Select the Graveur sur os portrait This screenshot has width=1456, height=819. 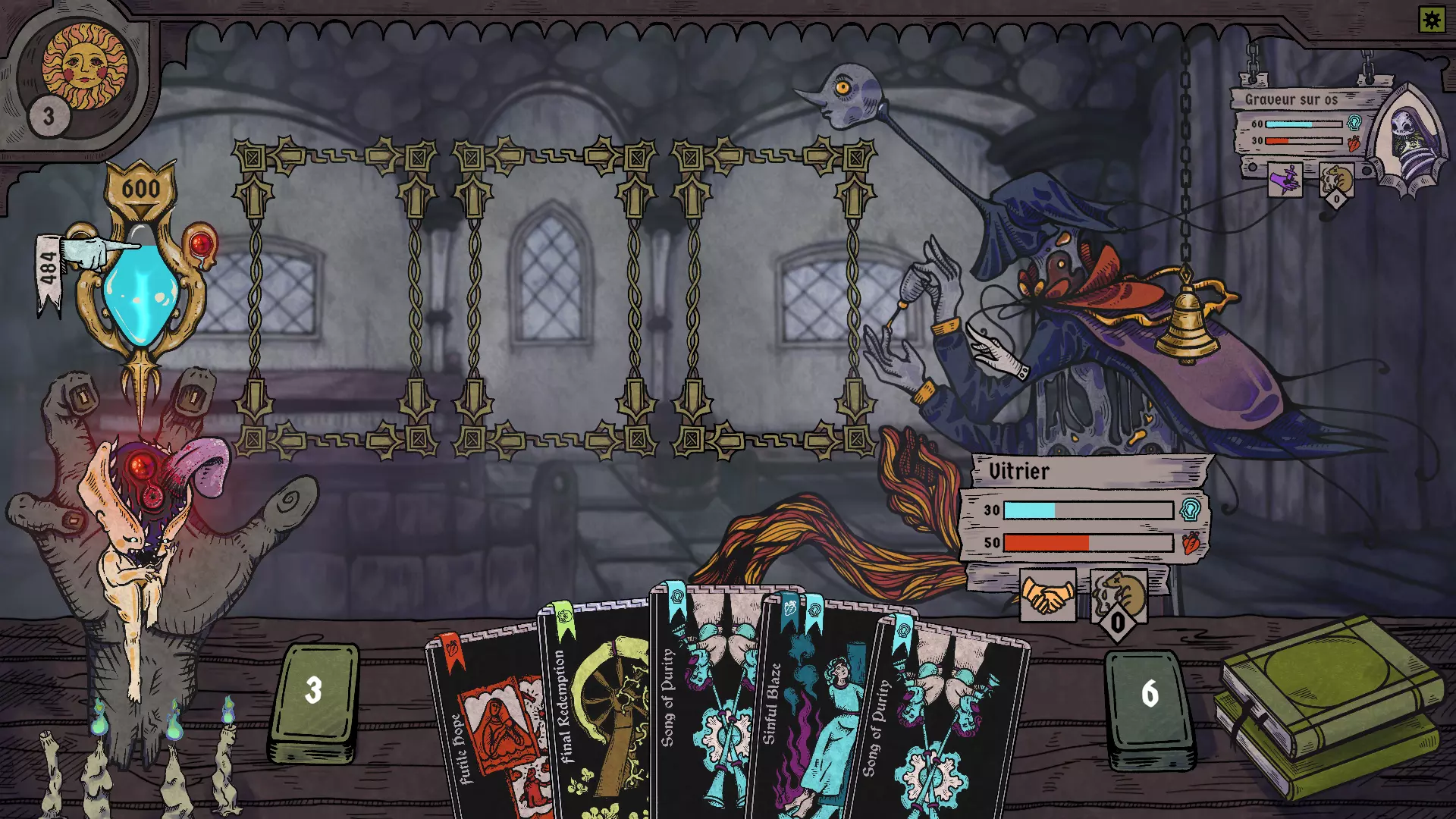point(1410,140)
